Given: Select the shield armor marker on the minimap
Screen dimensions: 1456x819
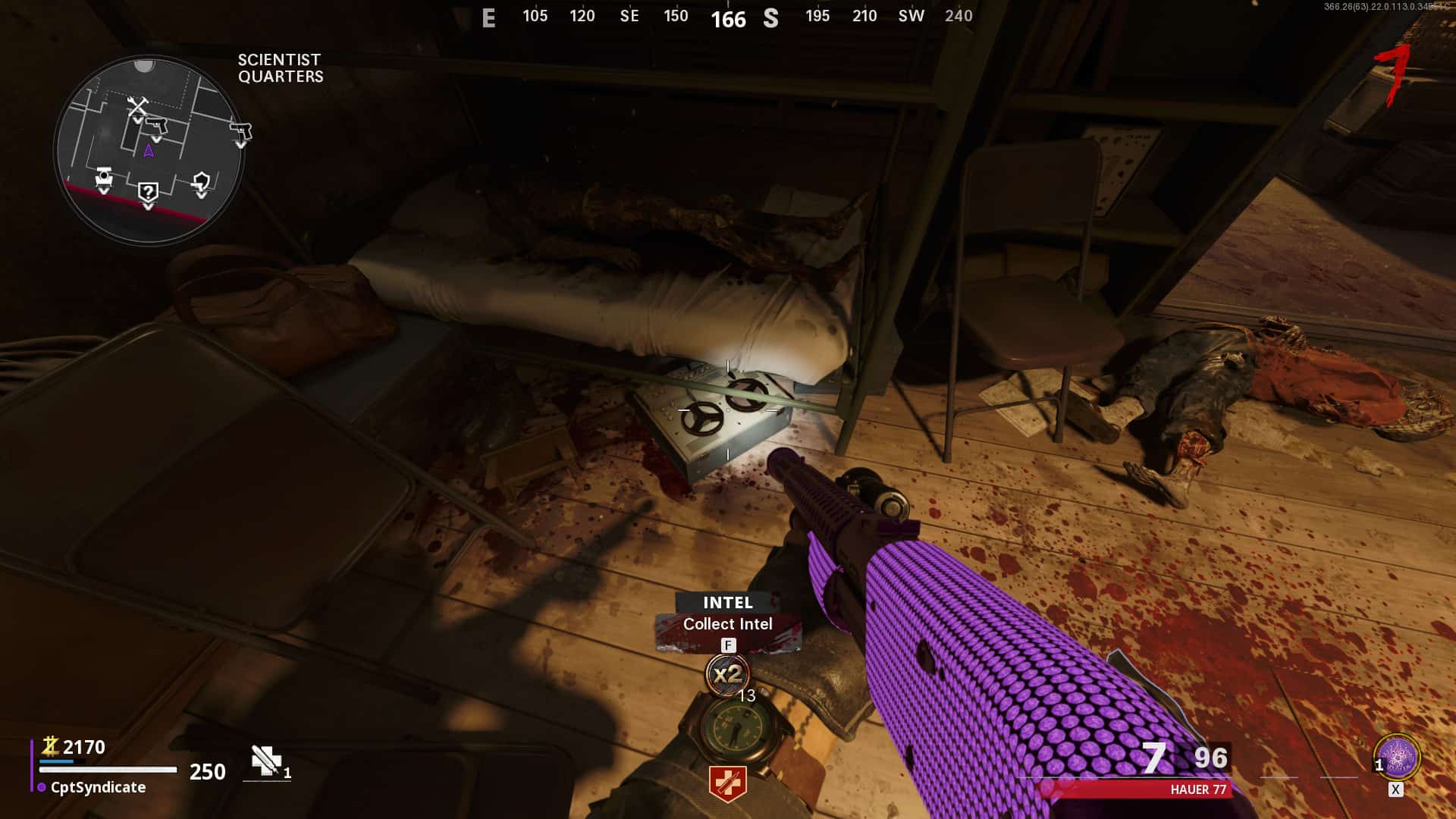Looking at the screenshot, I should (x=201, y=182).
